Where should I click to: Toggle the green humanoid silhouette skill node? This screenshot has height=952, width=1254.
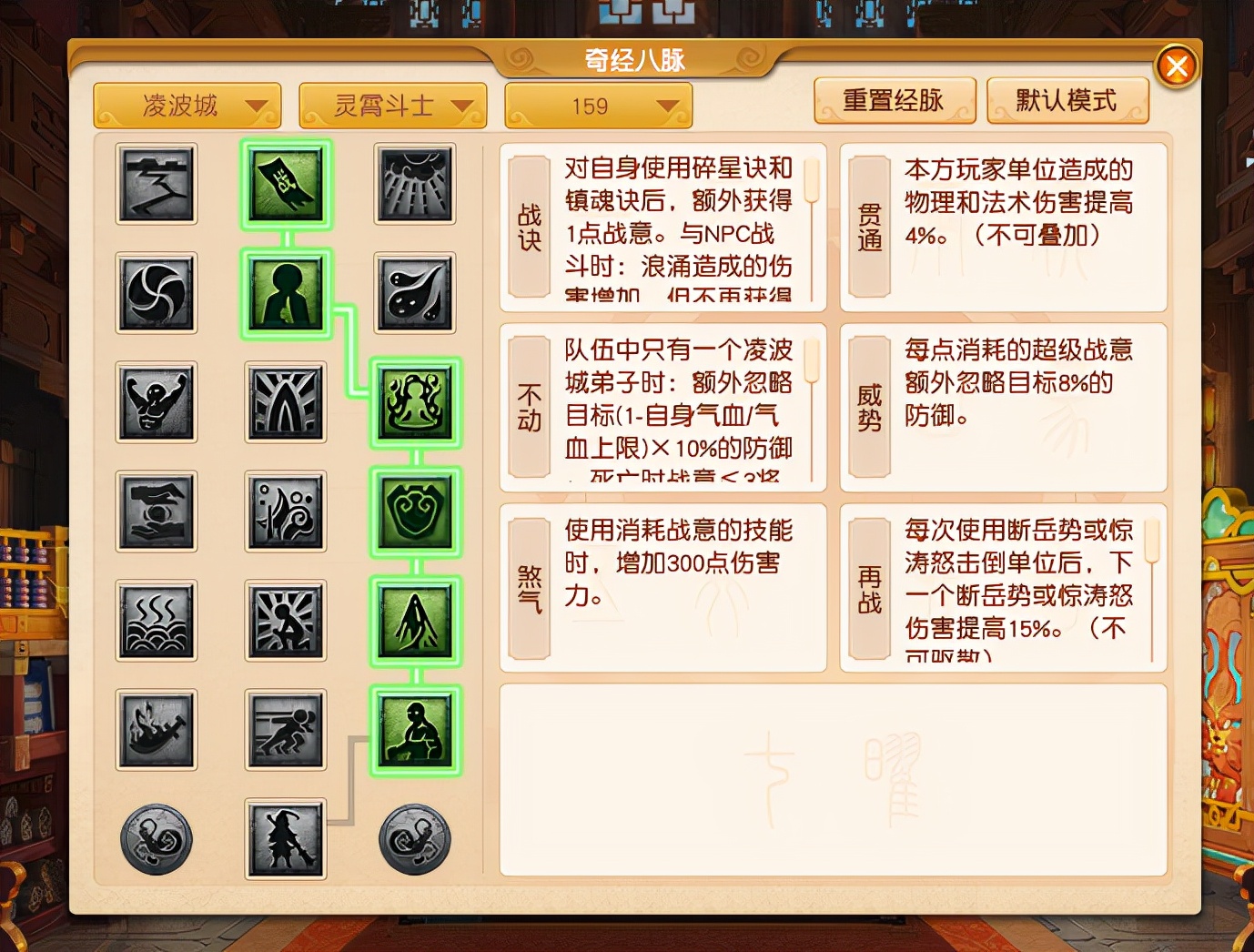click(x=285, y=294)
